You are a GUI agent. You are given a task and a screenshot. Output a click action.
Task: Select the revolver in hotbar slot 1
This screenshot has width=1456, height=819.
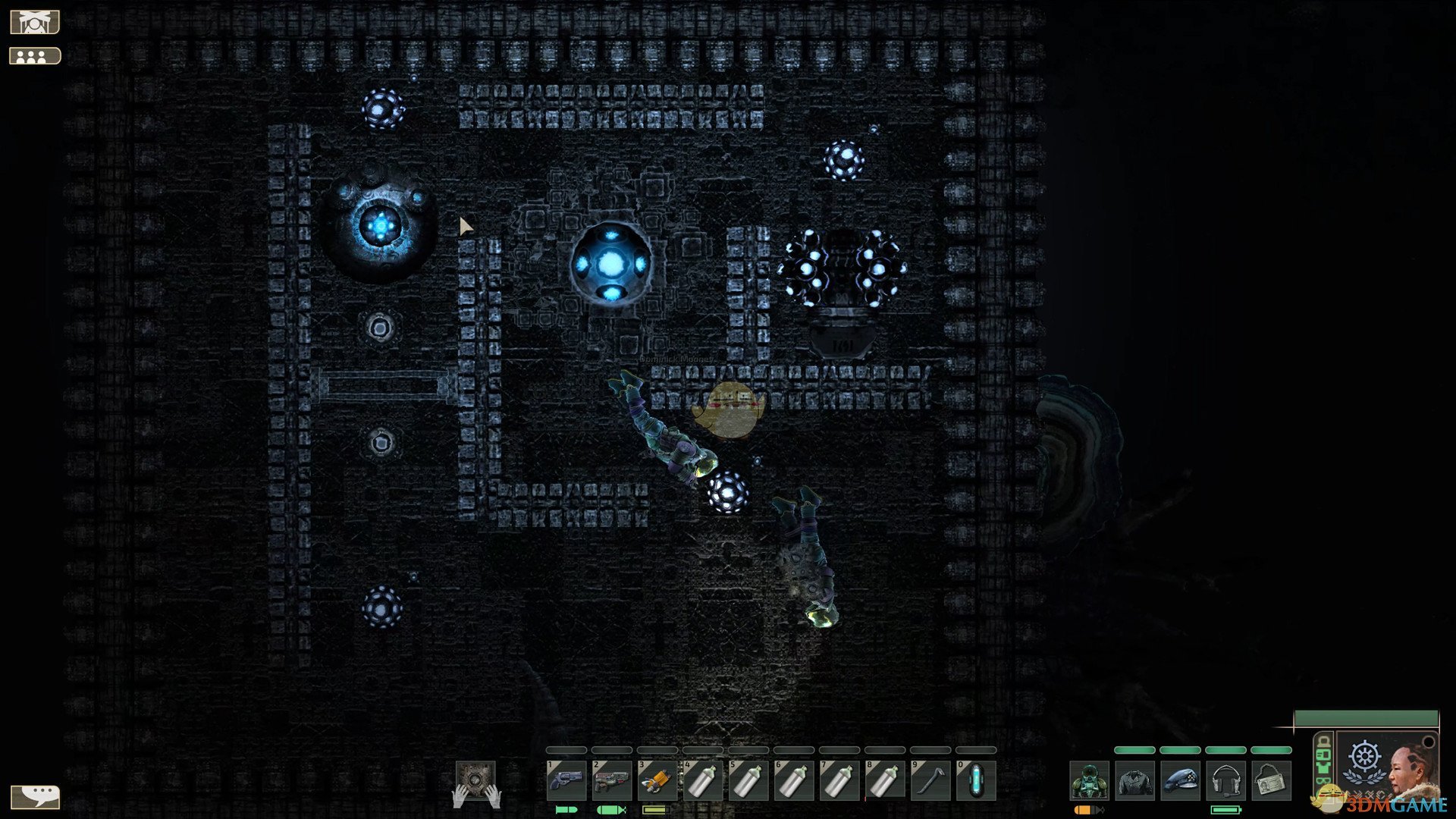point(566,781)
